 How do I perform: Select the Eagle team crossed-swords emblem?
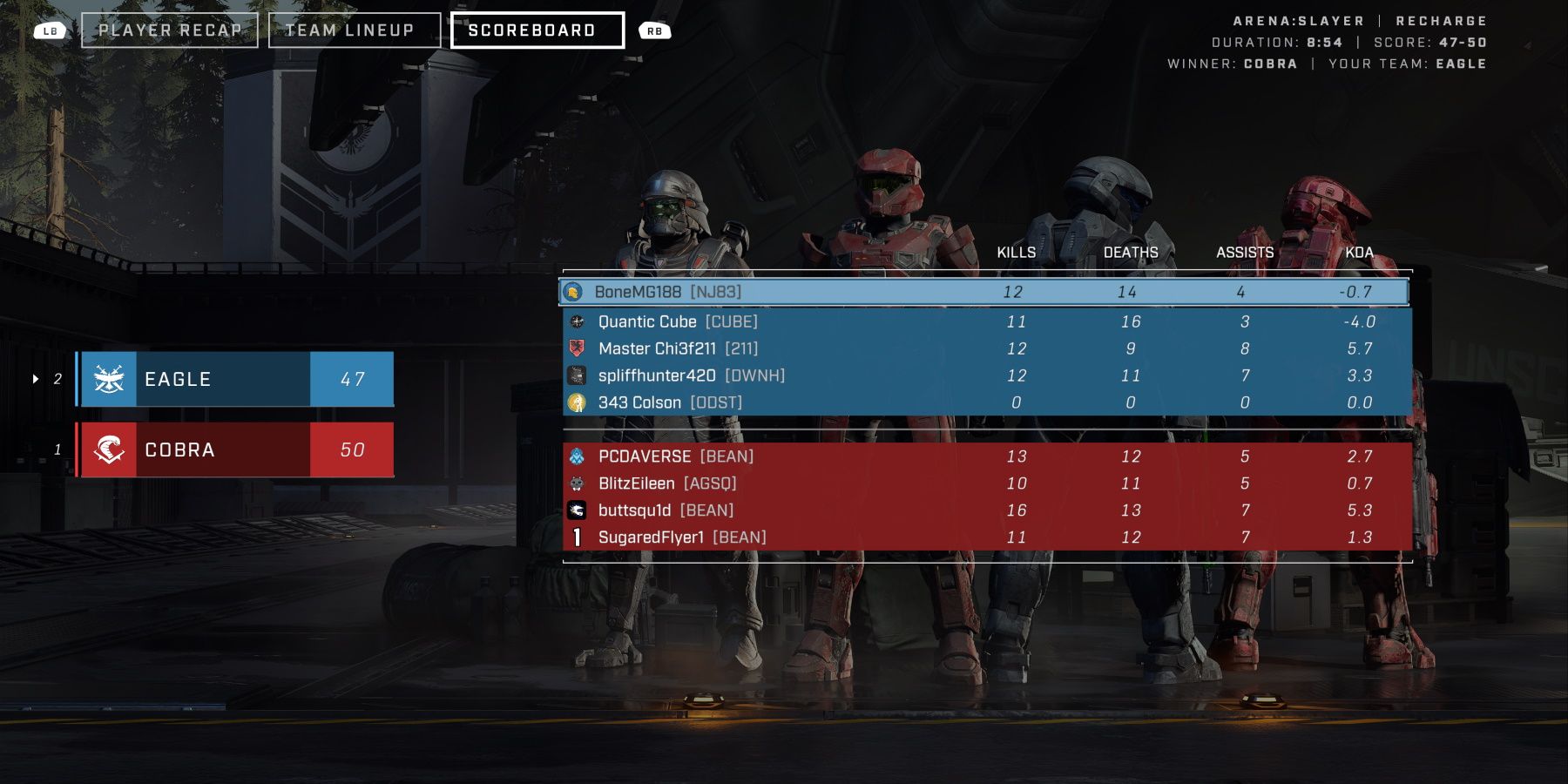coord(107,378)
